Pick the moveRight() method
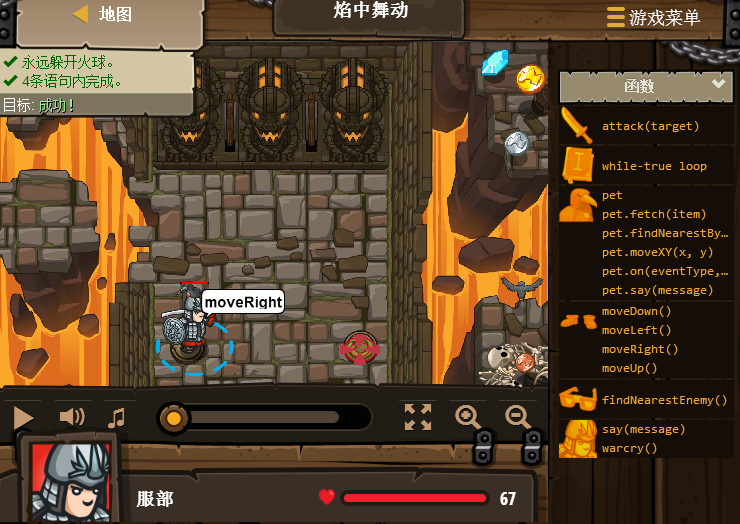This screenshot has height=524, width=740. click(x=640, y=349)
